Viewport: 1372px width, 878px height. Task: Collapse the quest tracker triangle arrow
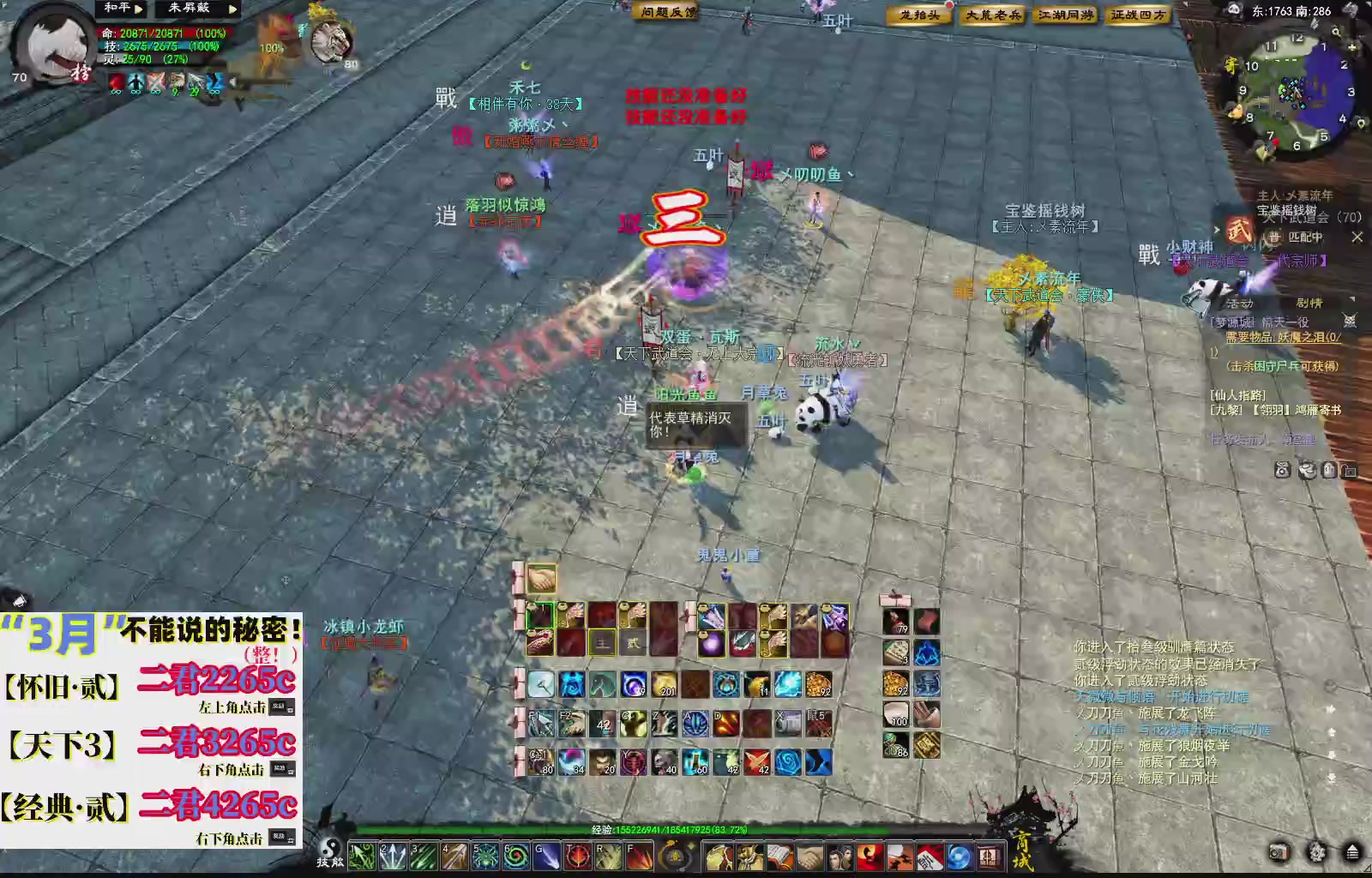pyautogui.click(x=1352, y=299)
